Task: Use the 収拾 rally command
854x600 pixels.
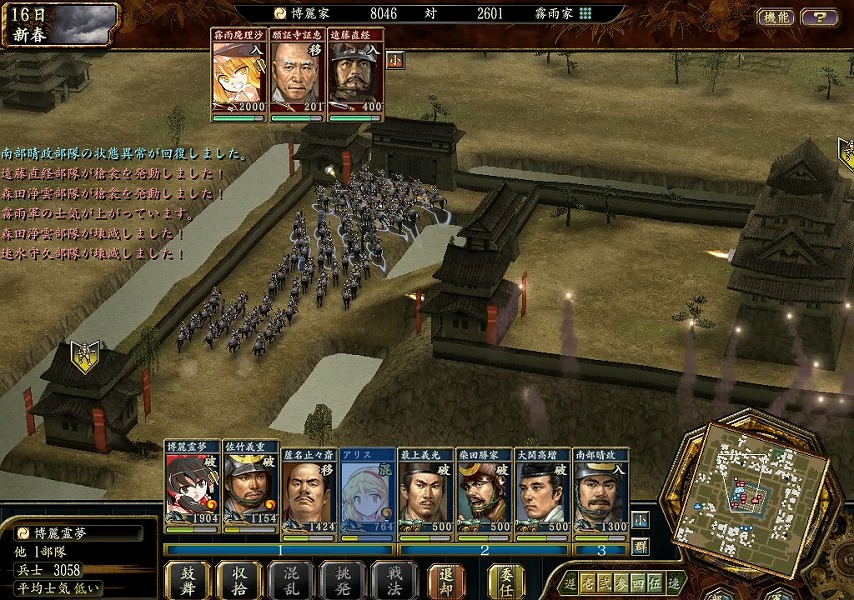Action: (240, 580)
